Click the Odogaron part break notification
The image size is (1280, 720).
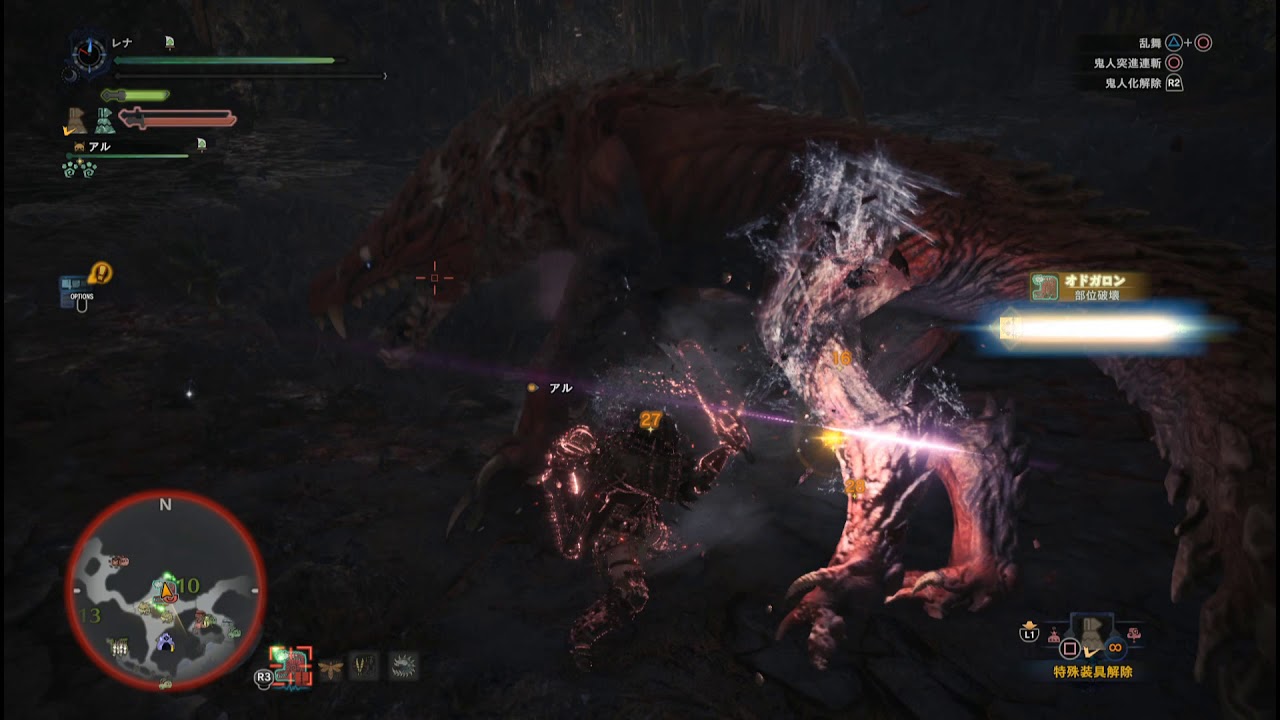point(1088,288)
